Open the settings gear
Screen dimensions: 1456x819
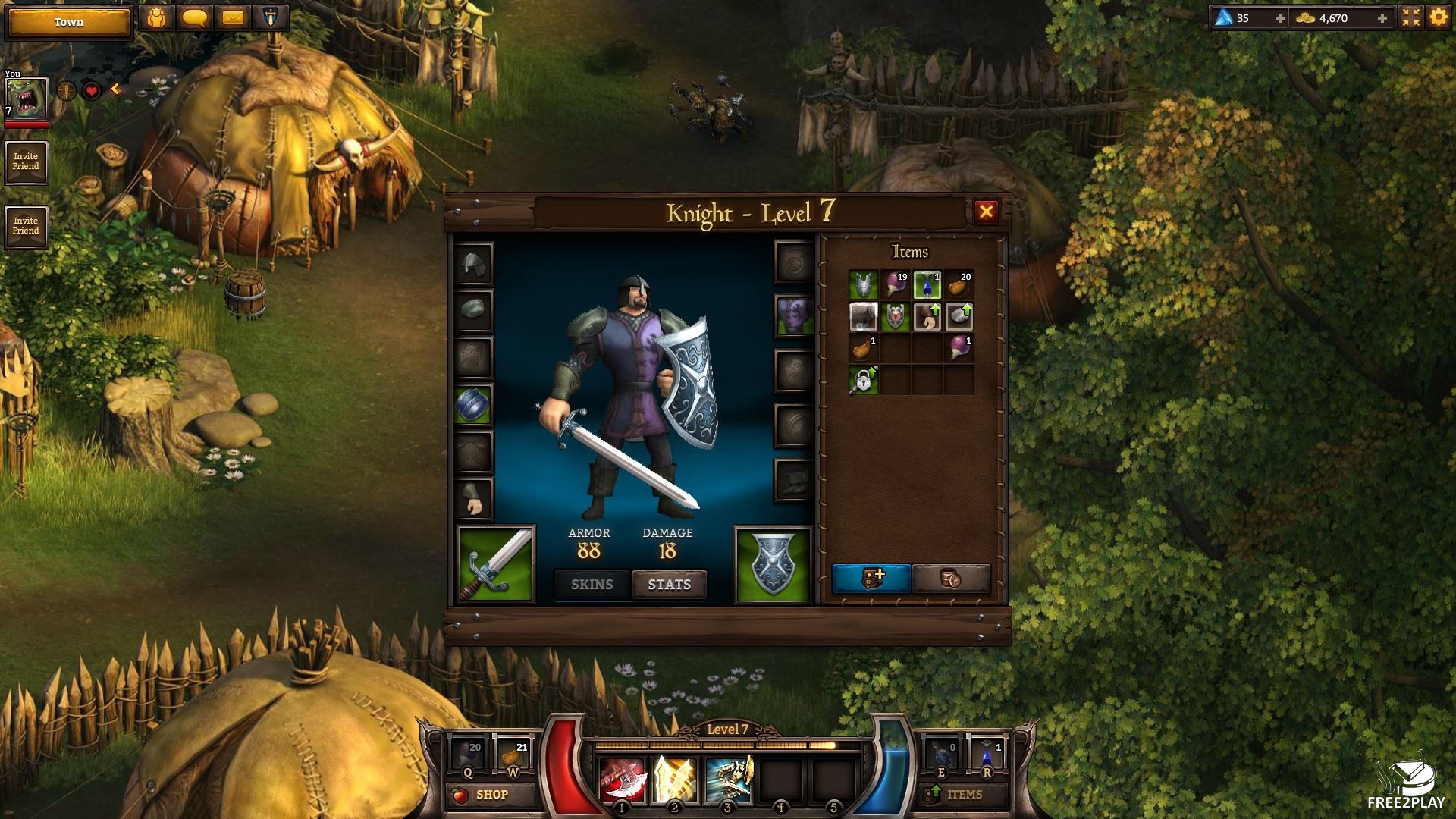click(x=1438, y=17)
